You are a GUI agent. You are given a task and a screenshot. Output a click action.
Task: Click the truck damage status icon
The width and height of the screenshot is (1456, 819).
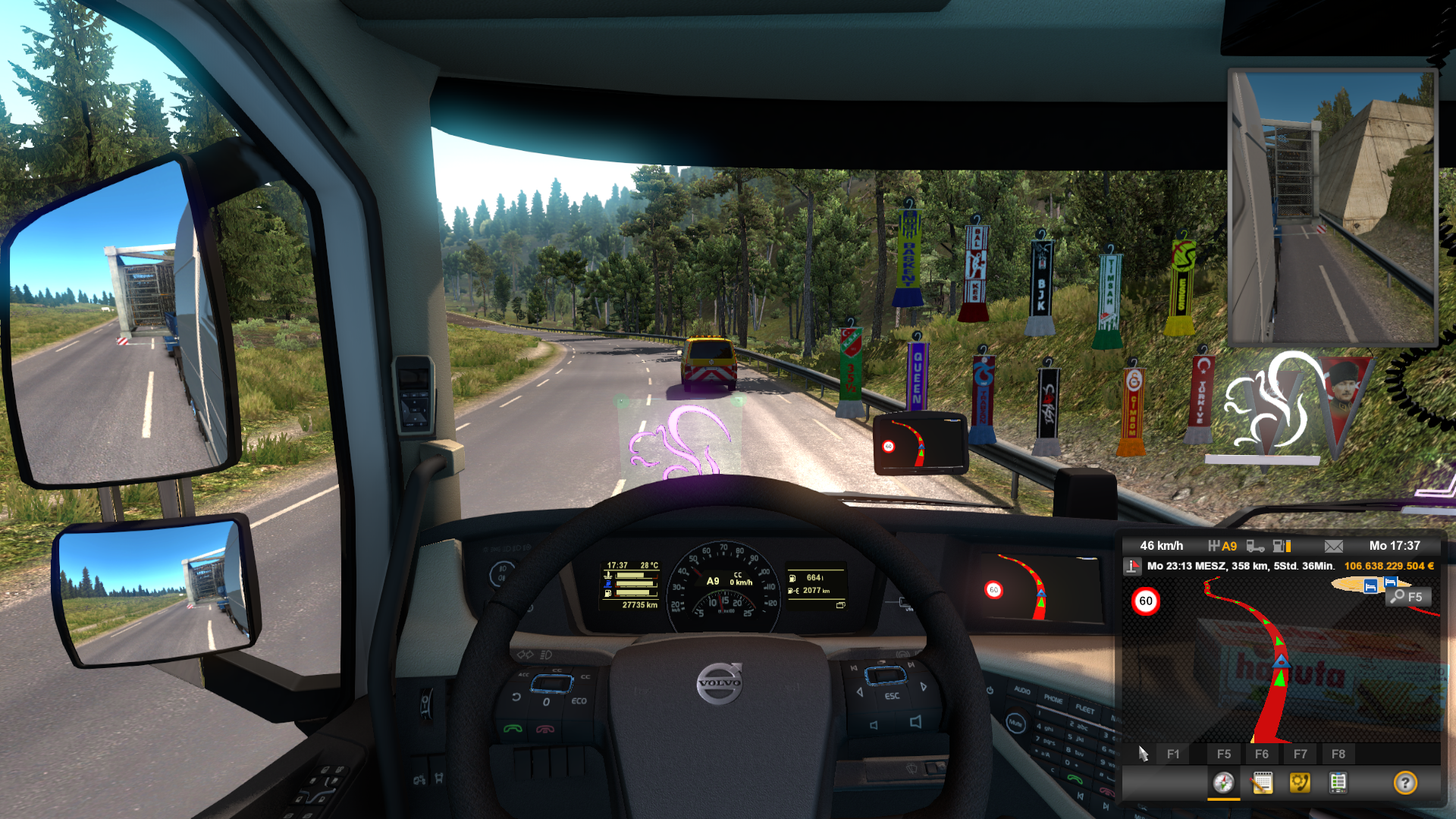1255,546
